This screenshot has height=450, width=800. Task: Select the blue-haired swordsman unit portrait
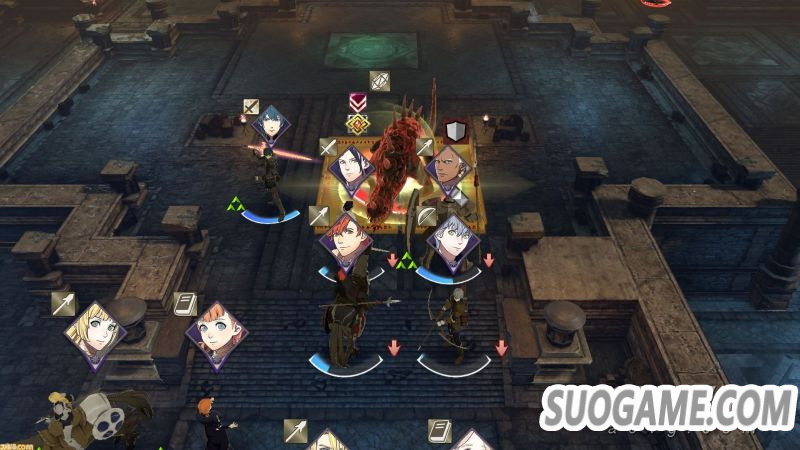tap(271, 126)
